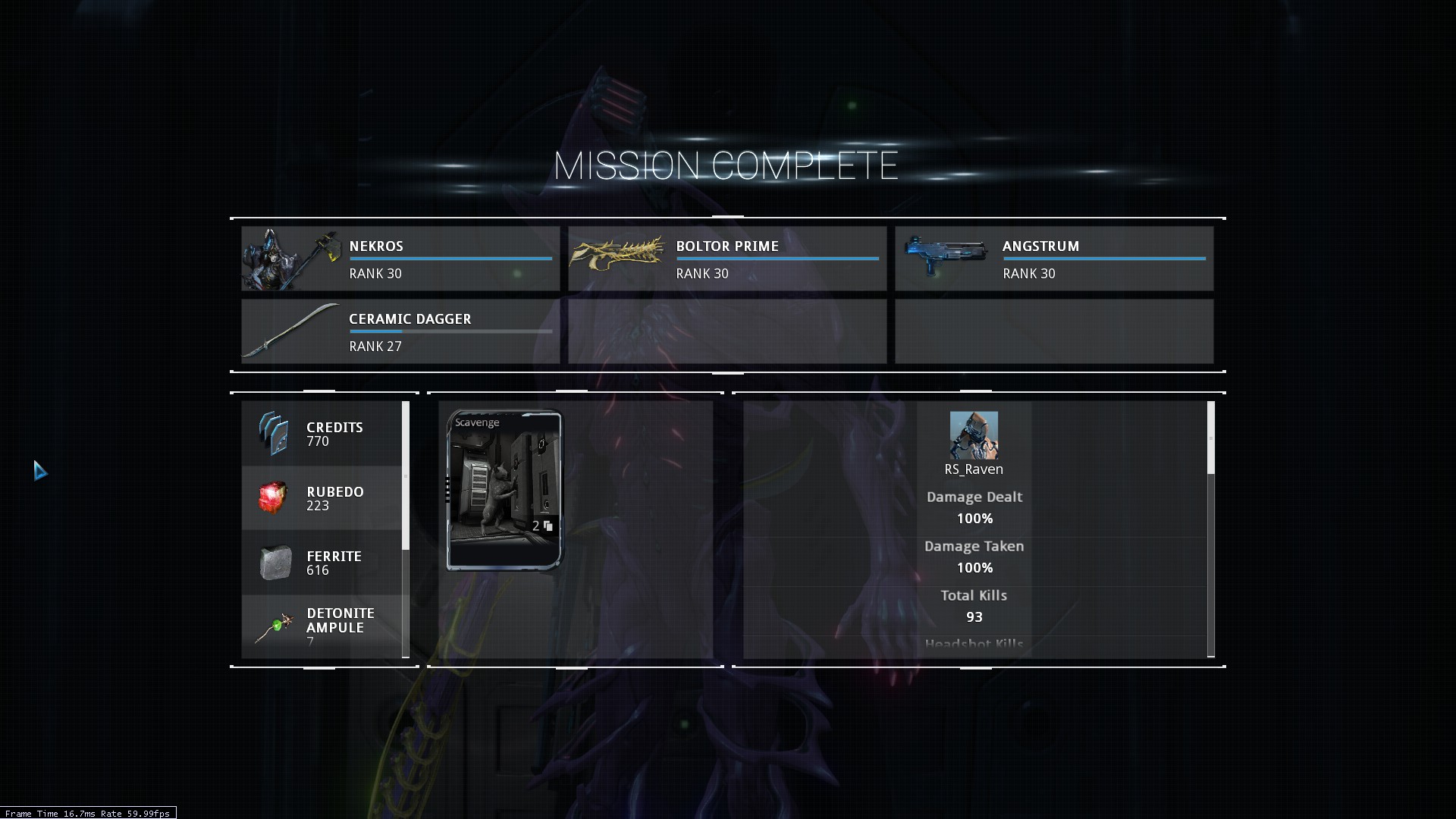The width and height of the screenshot is (1456, 819).
Task: Select the Rubedo resource row
Action: (322, 498)
